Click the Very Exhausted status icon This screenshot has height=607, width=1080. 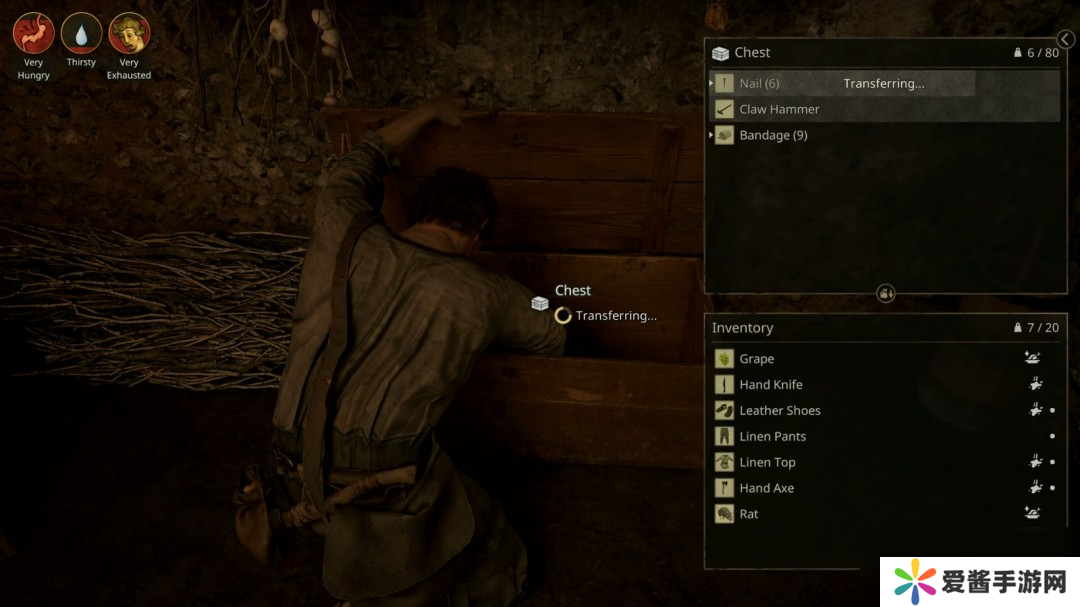point(129,33)
